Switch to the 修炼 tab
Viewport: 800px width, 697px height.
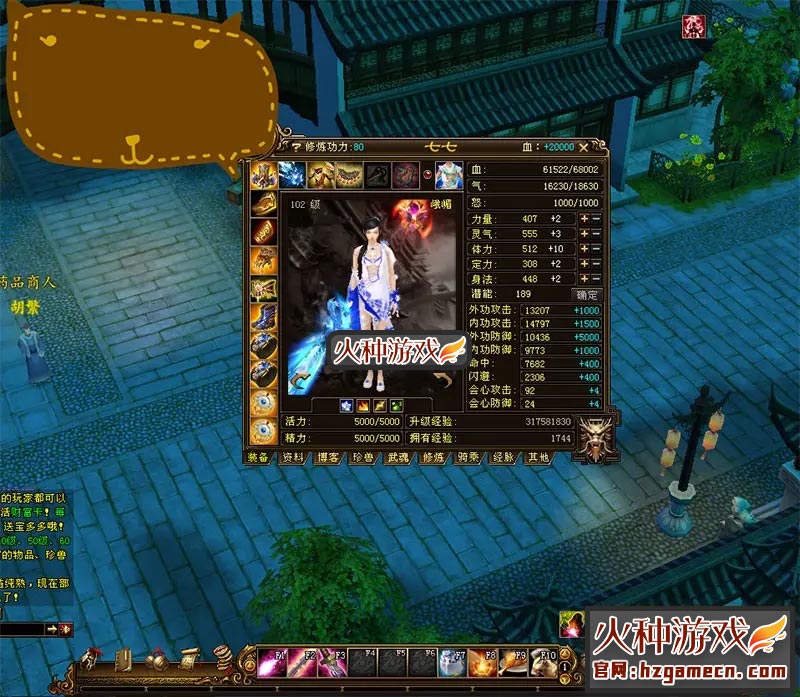431,457
